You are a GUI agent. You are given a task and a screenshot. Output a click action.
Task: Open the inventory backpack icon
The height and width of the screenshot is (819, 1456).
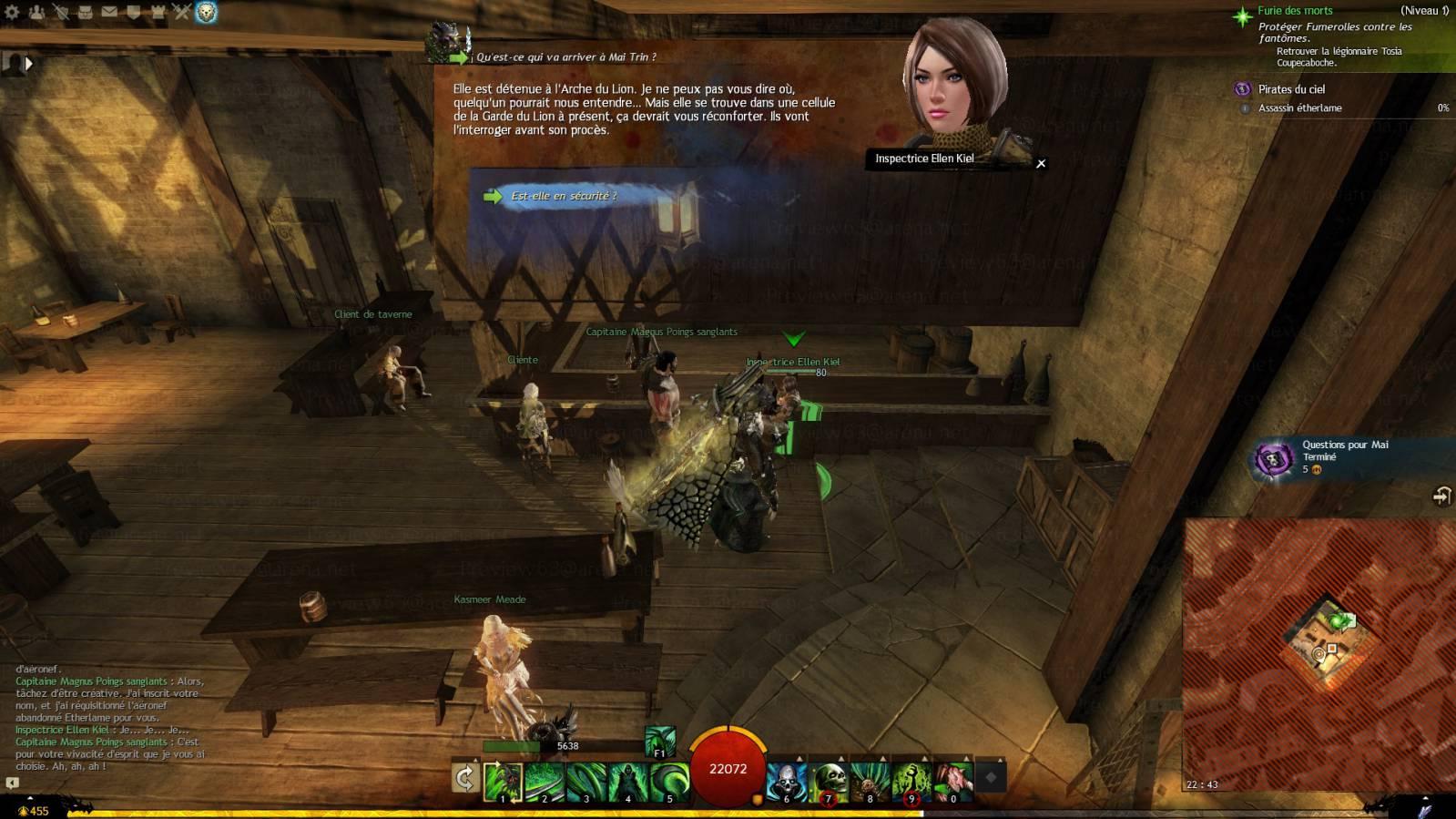[x=85, y=12]
